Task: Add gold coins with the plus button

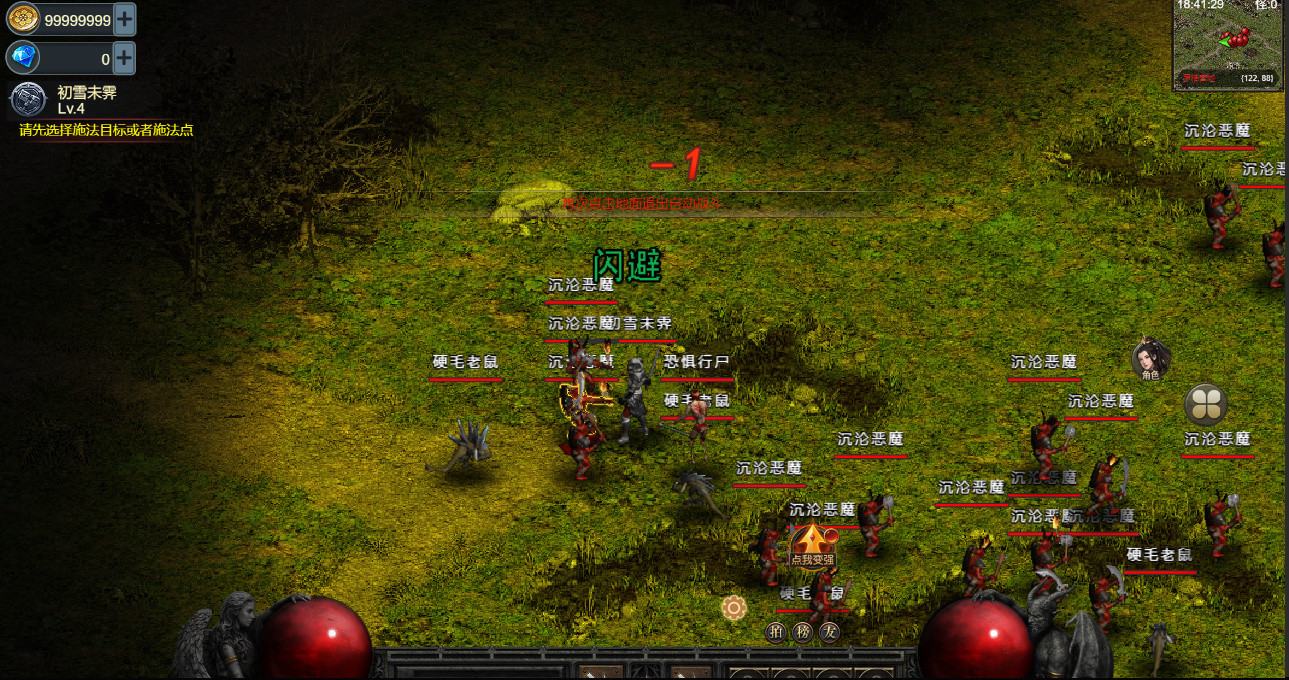Action: point(124,18)
